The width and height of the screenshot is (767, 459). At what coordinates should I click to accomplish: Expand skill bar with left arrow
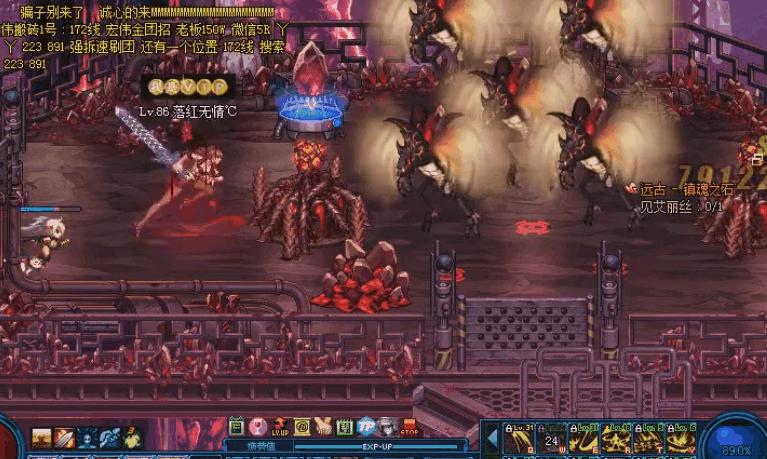493,438
